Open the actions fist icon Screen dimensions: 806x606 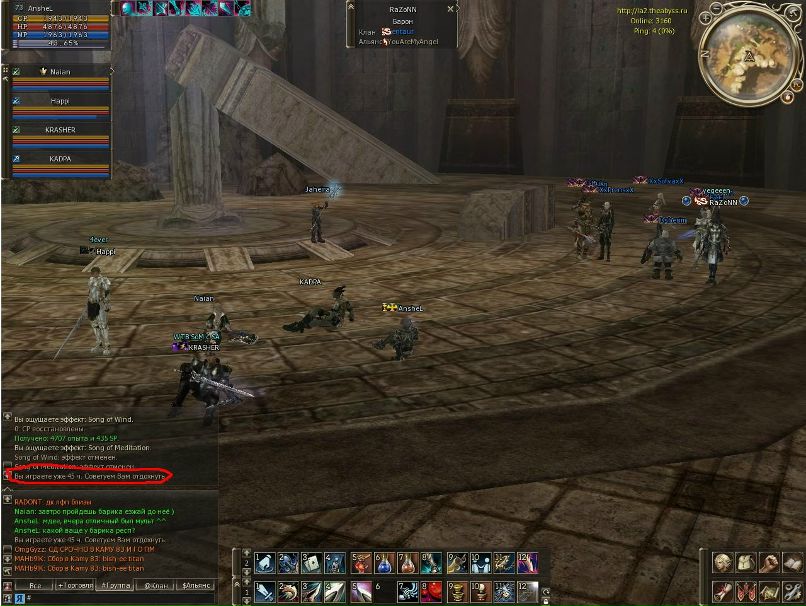coord(768,563)
